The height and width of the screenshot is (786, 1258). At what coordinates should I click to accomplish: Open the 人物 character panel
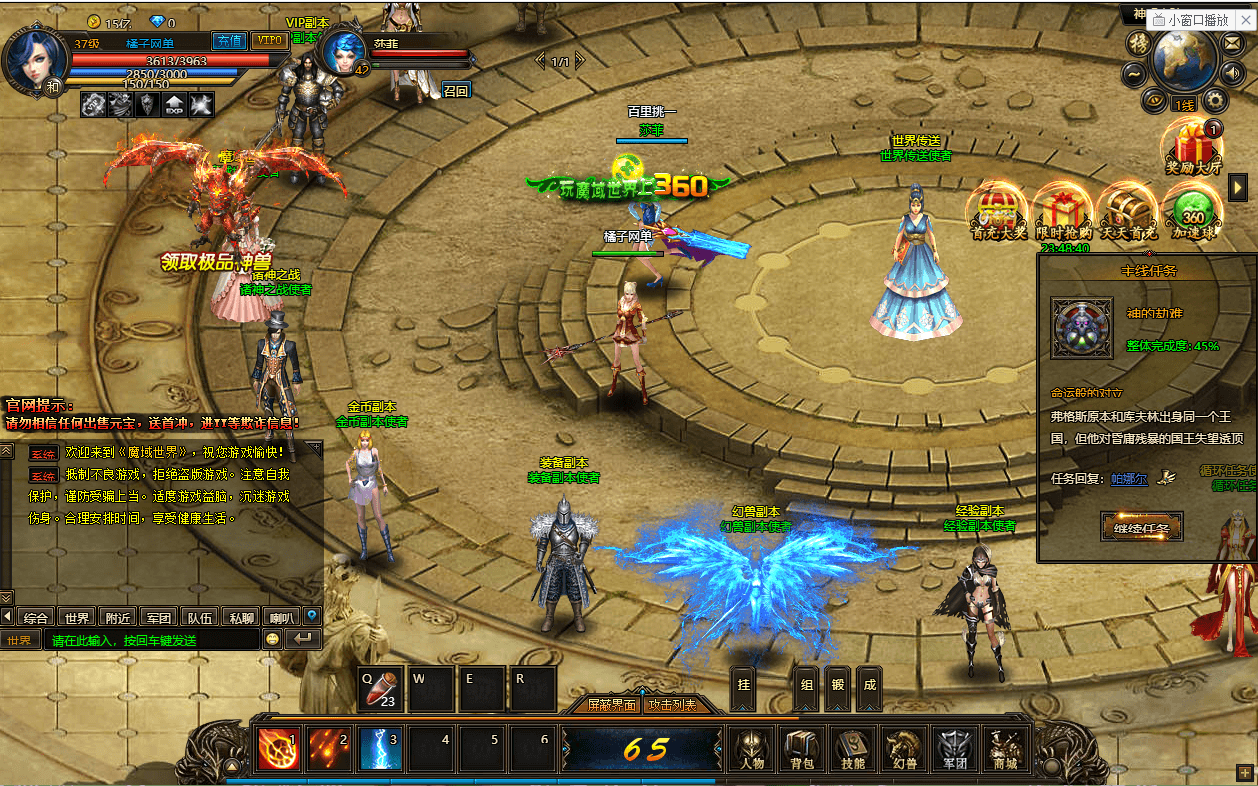(753, 749)
